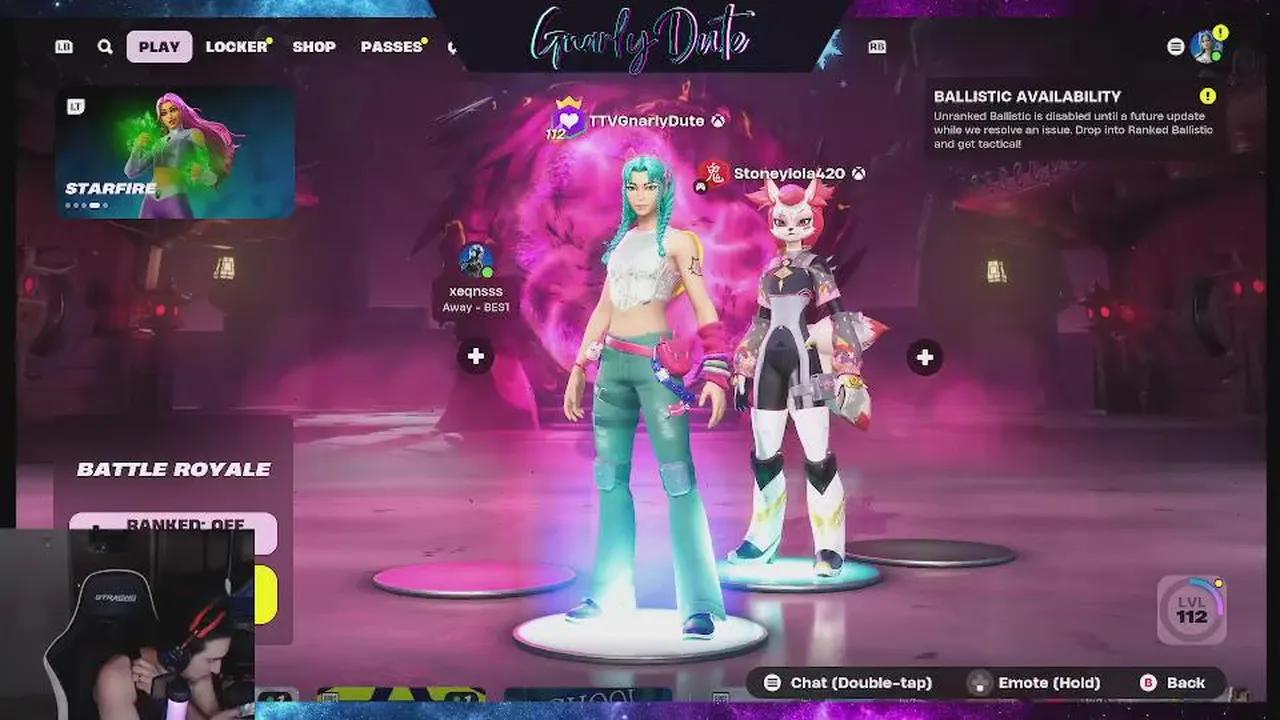Click the LB bumper icon beside the tabs

(63, 46)
